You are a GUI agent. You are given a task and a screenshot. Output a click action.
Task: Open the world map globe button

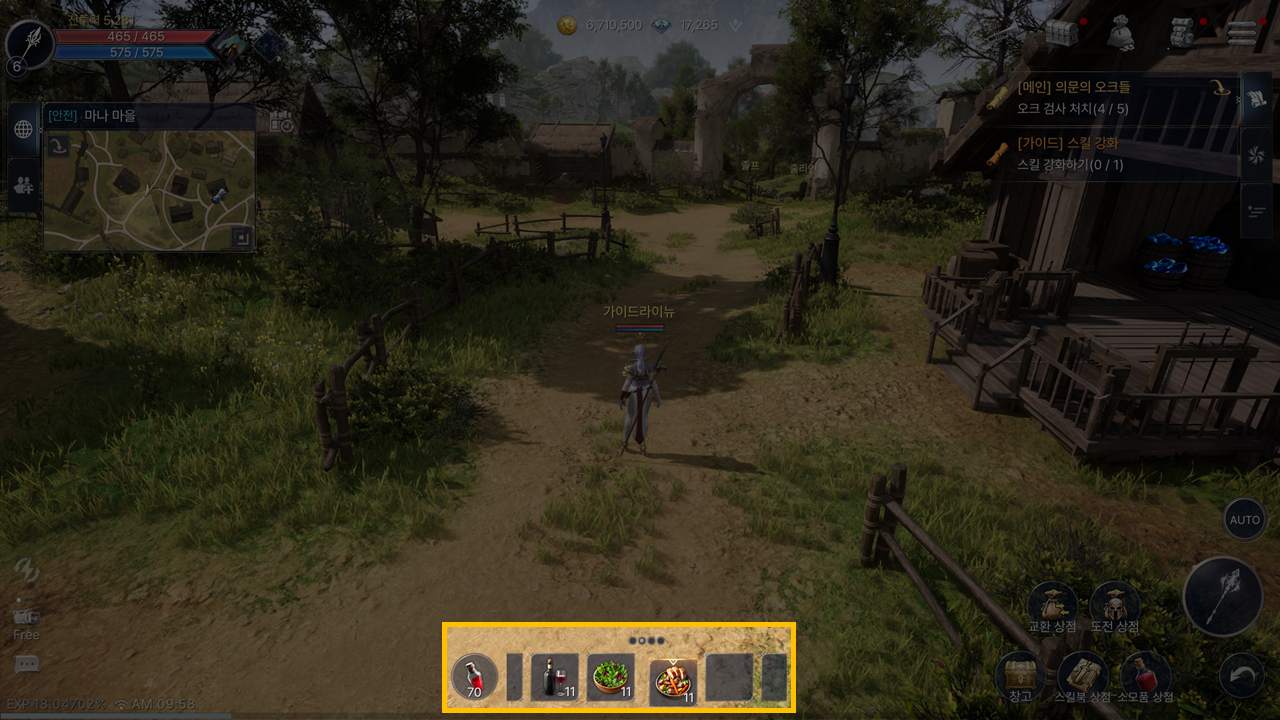(x=23, y=129)
